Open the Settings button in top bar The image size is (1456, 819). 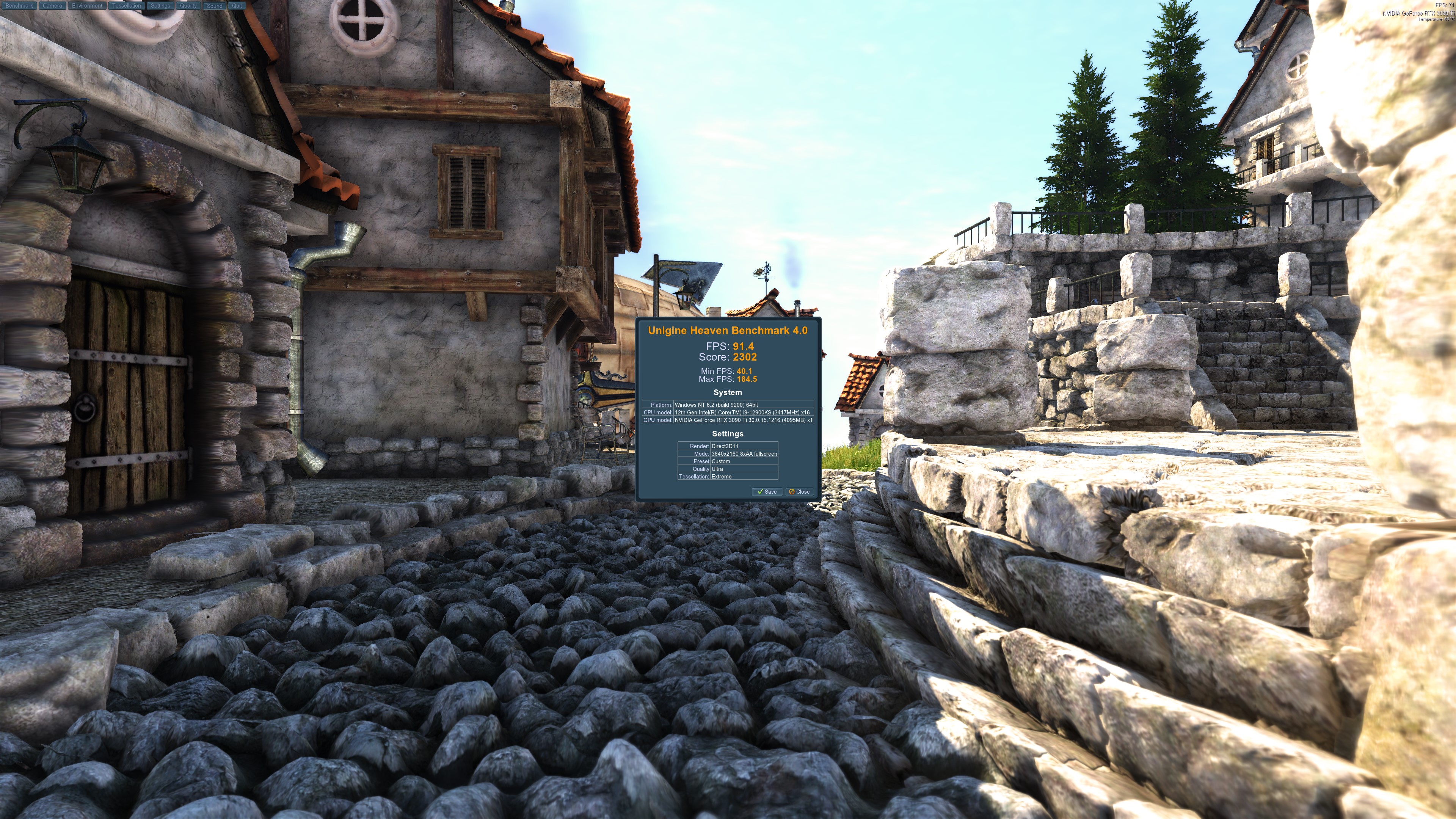[160, 6]
